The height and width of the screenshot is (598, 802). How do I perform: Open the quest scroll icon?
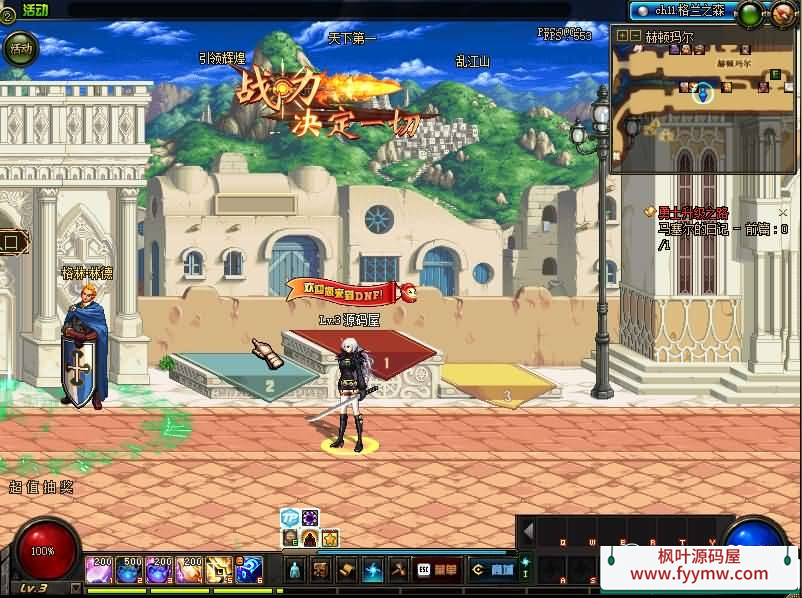pyautogui.click(x=347, y=570)
